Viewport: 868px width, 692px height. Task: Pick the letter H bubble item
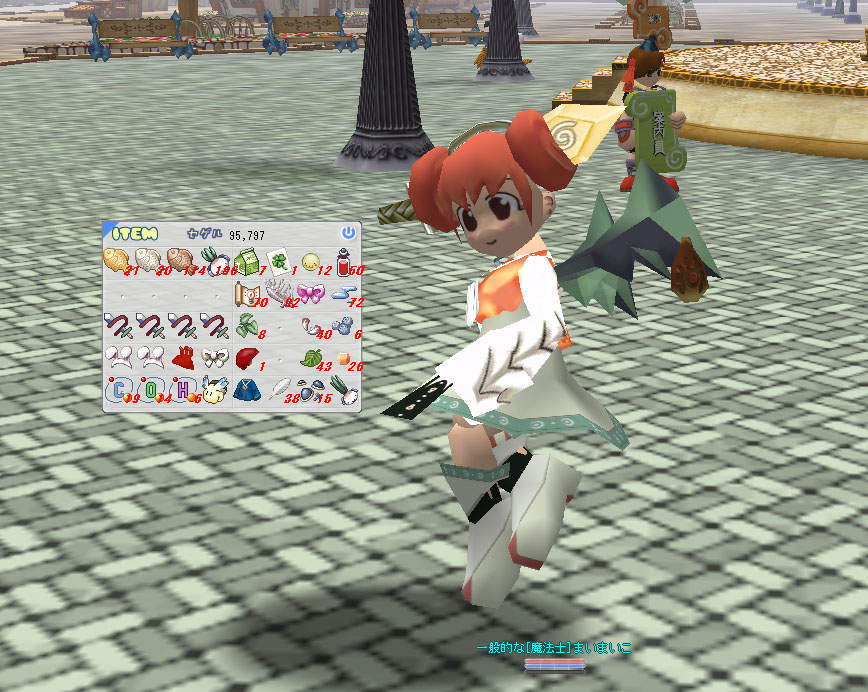point(182,389)
